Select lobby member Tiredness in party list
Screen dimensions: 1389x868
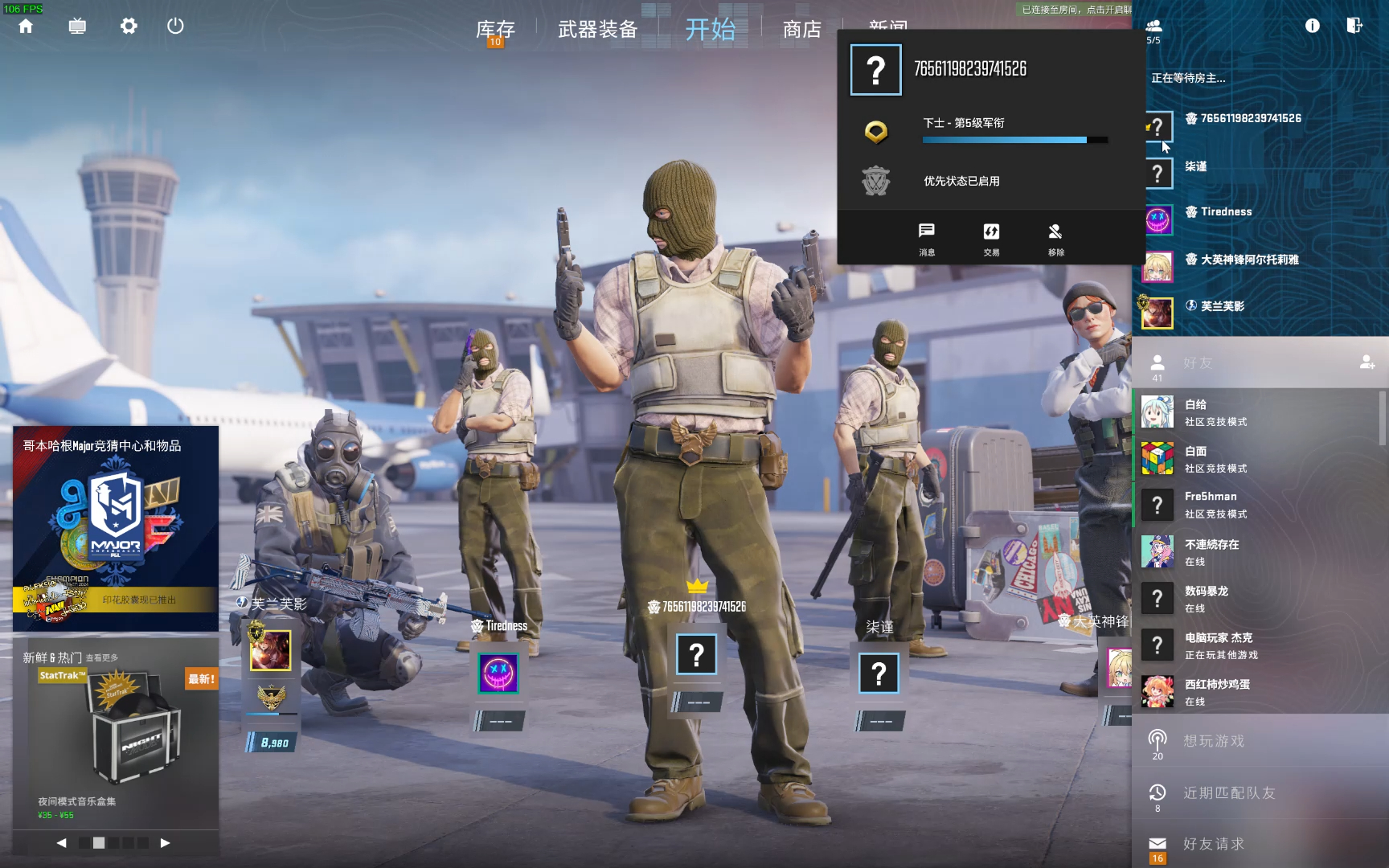click(x=1225, y=212)
